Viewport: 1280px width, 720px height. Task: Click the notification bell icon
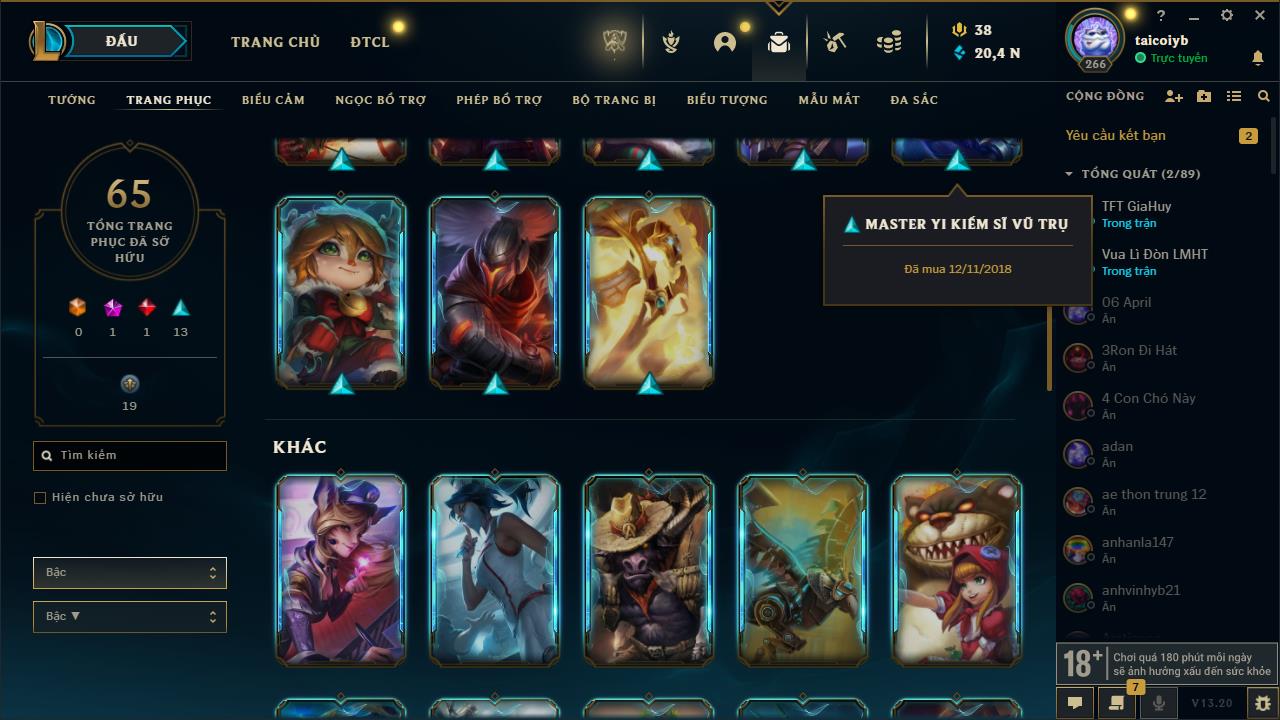tap(1258, 59)
